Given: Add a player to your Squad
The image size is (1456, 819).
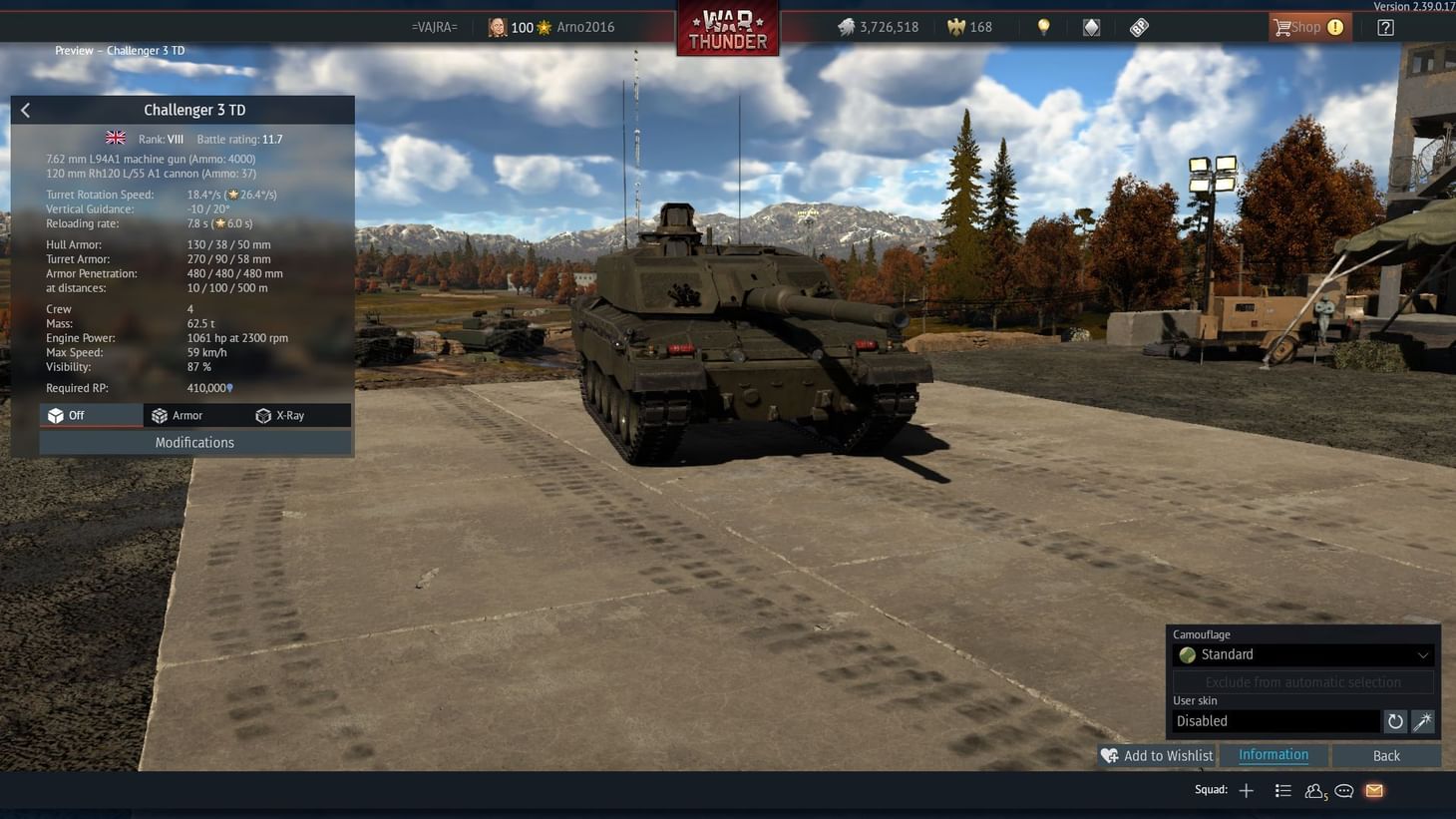Looking at the screenshot, I should 1246,790.
